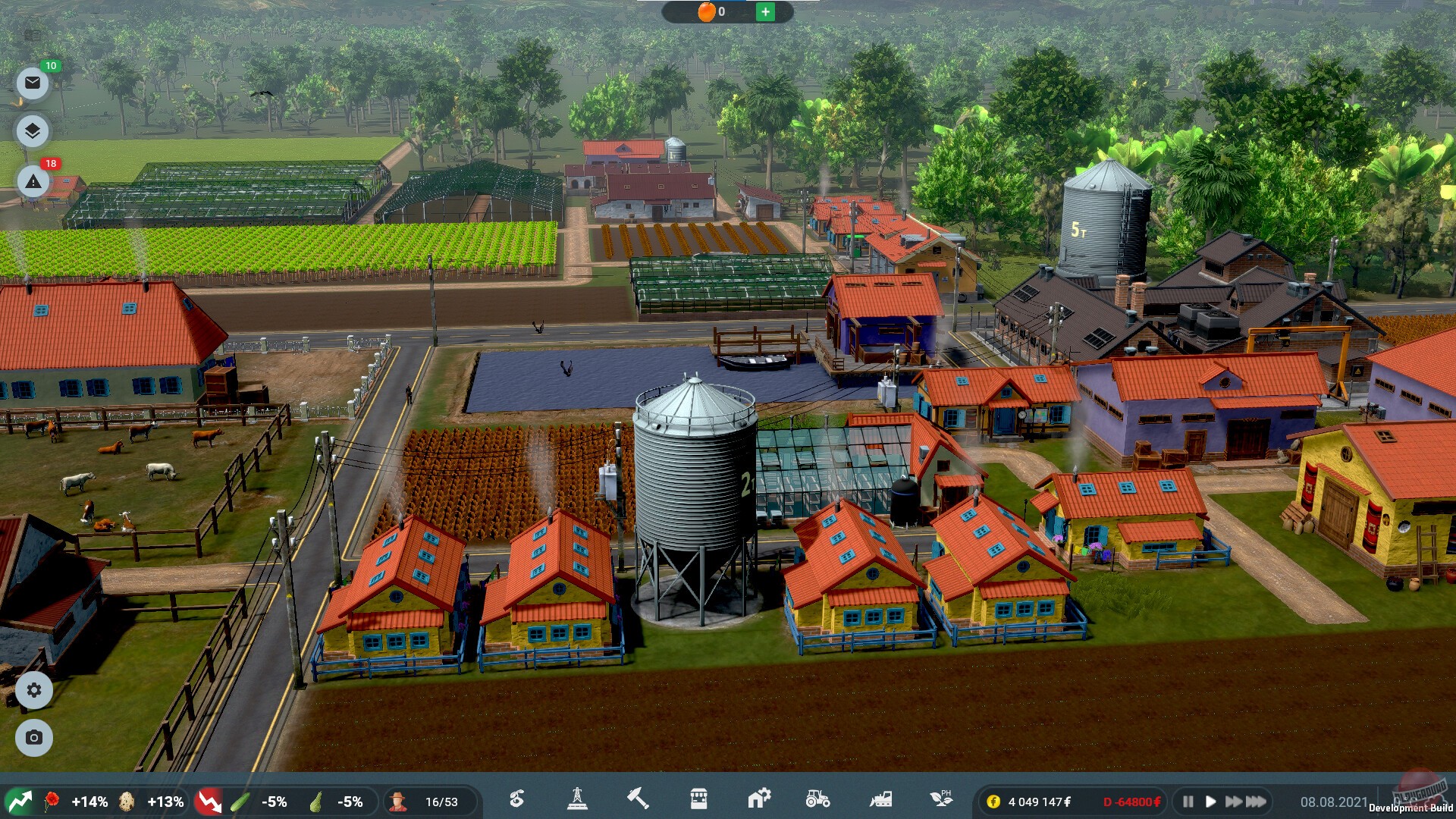Pause the game simulation

tap(1189, 801)
